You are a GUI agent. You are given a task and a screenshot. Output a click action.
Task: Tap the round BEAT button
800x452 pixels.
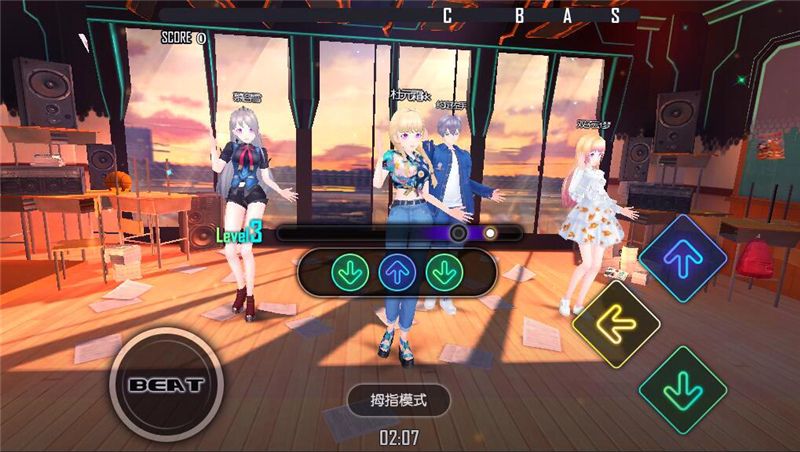click(165, 384)
